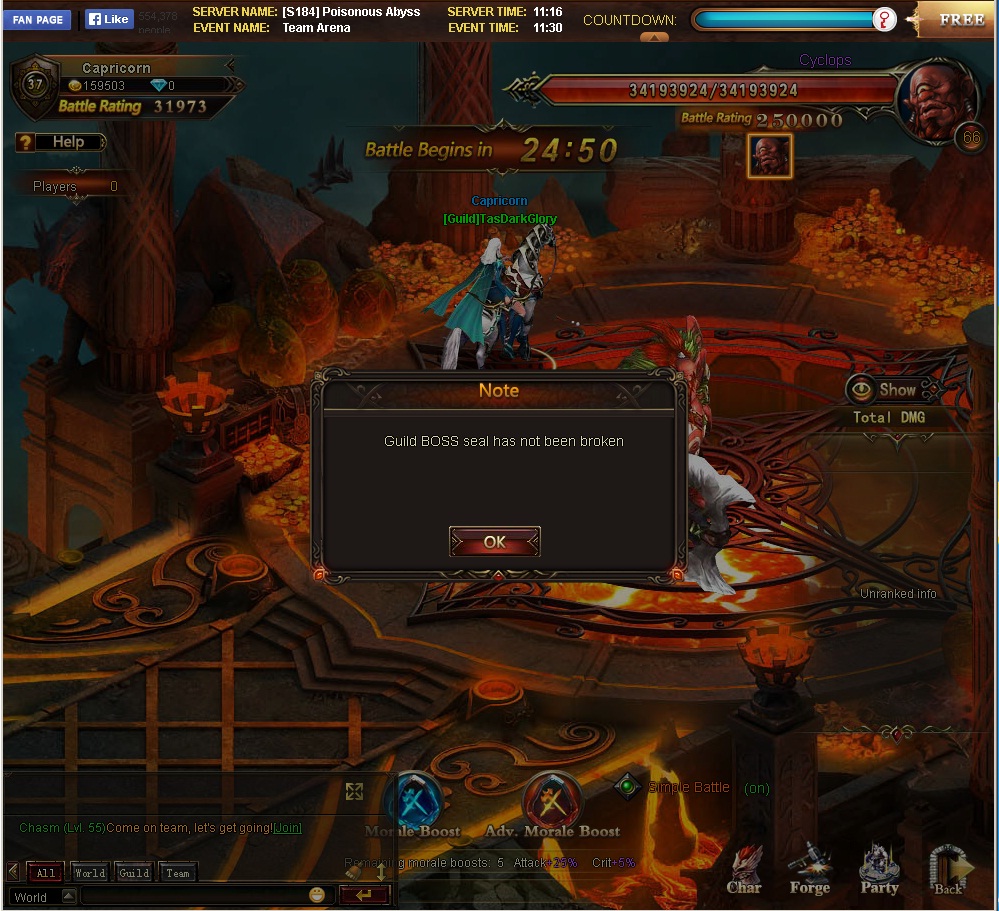Click the Join link in chat
The image size is (999, 911).
click(288, 828)
